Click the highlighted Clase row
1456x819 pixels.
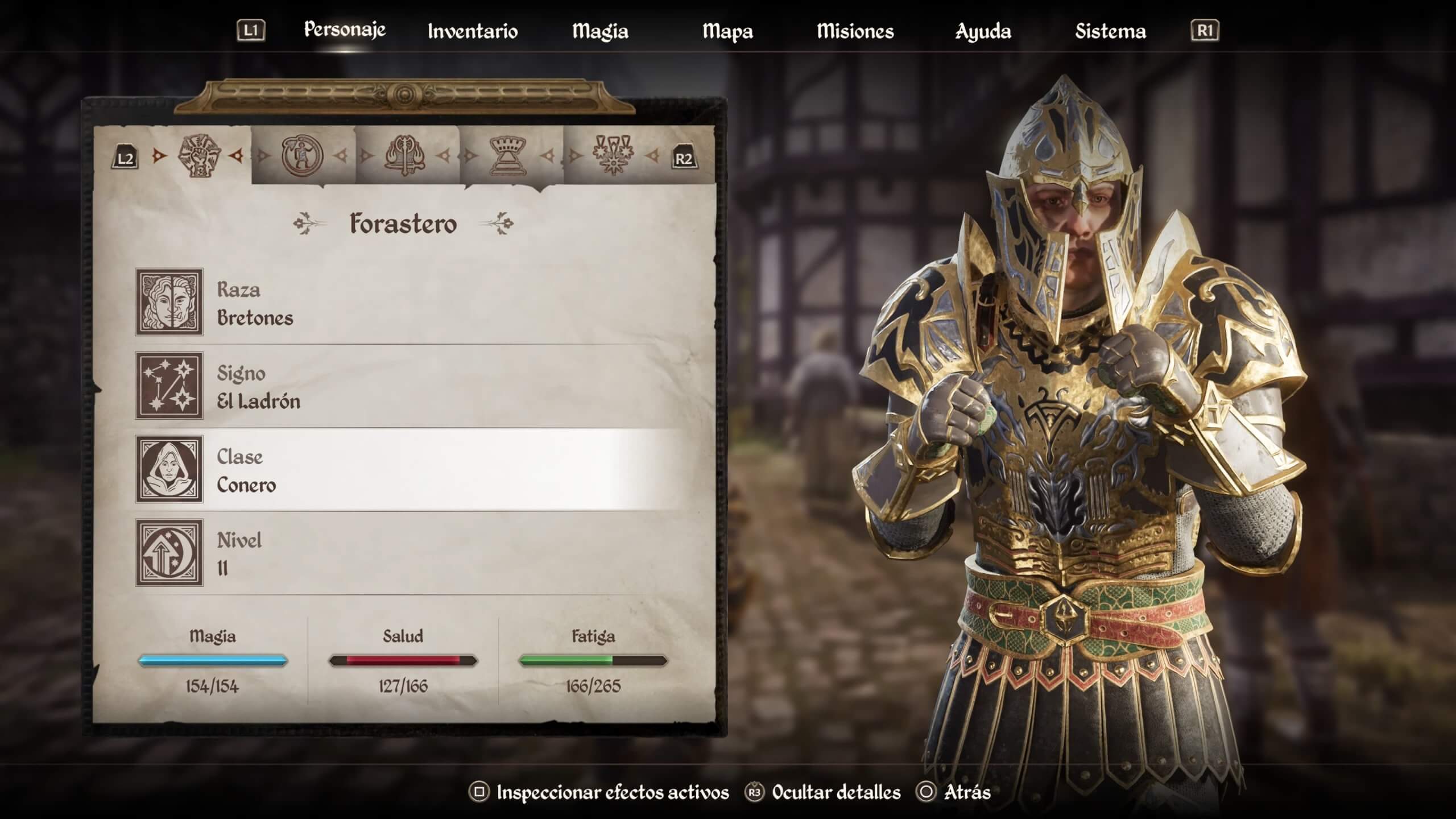pyautogui.click(x=409, y=470)
